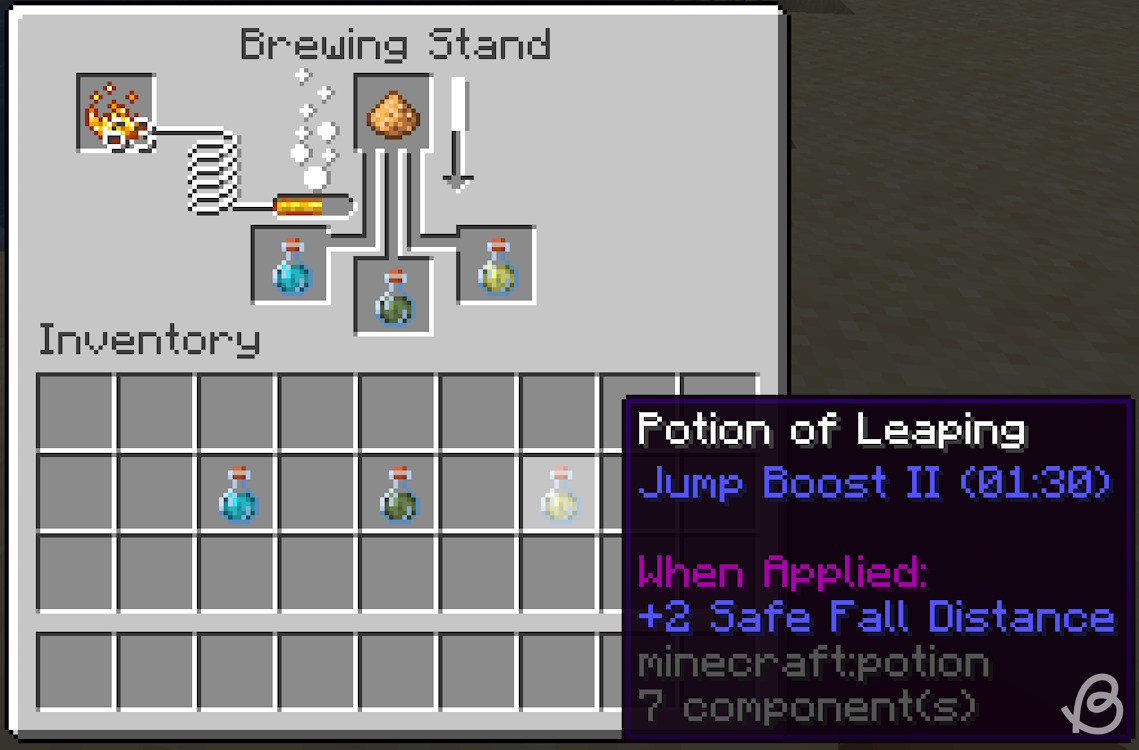Pick up glowstone dust from ingredient slot
The height and width of the screenshot is (750, 1139).
pos(393,113)
